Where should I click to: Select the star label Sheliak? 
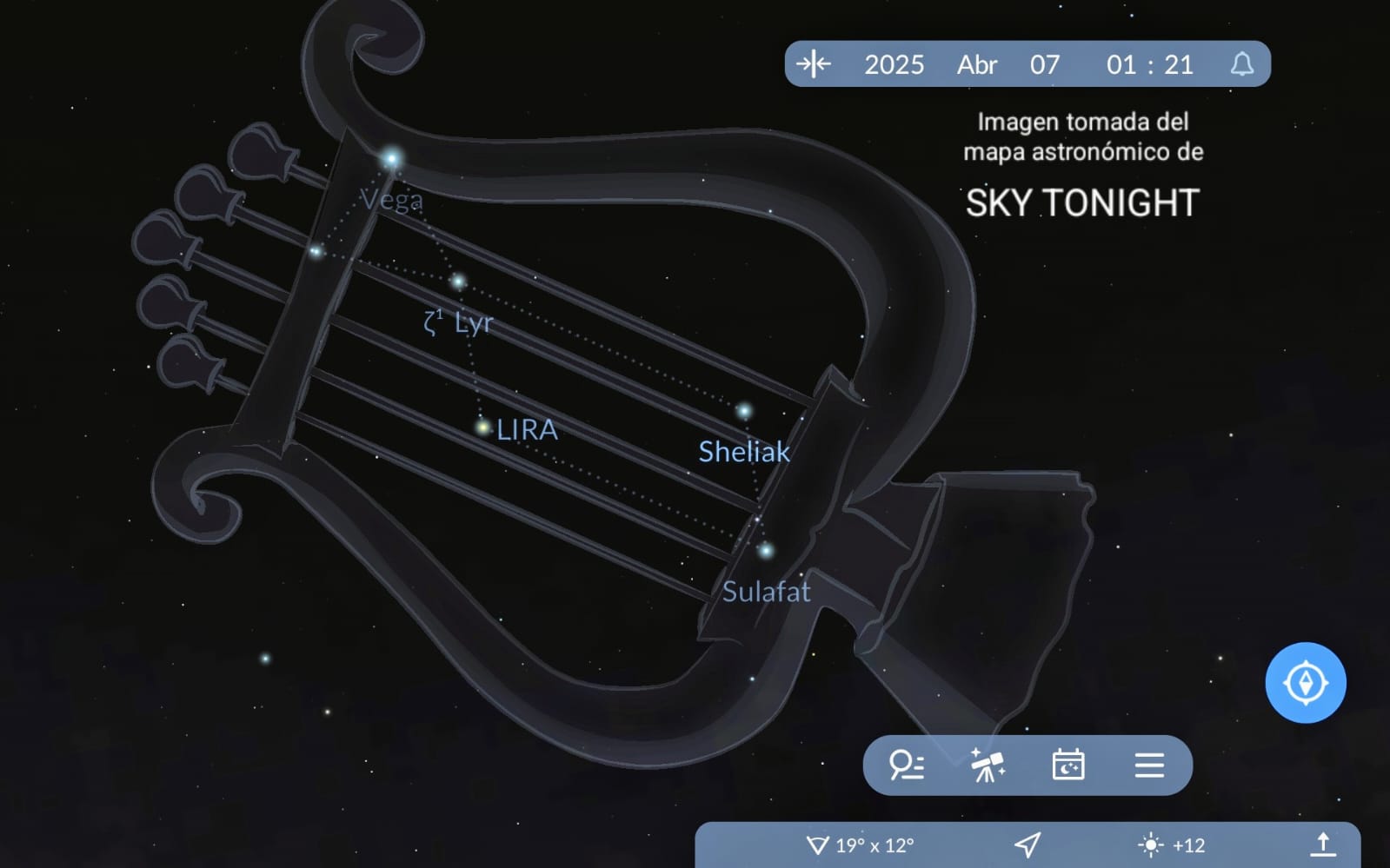tap(744, 451)
